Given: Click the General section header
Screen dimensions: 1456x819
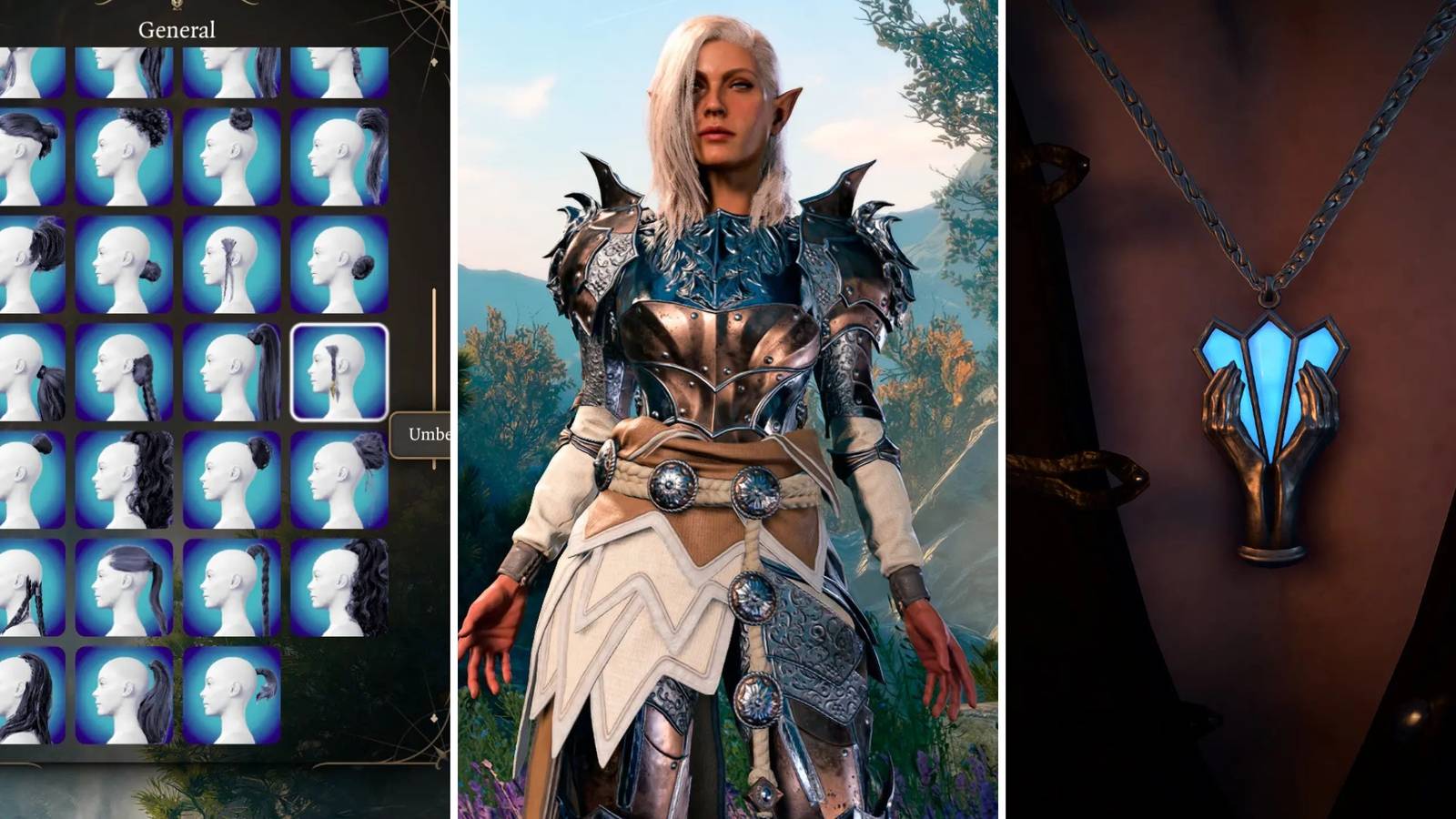Looking at the screenshot, I should (x=177, y=29).
